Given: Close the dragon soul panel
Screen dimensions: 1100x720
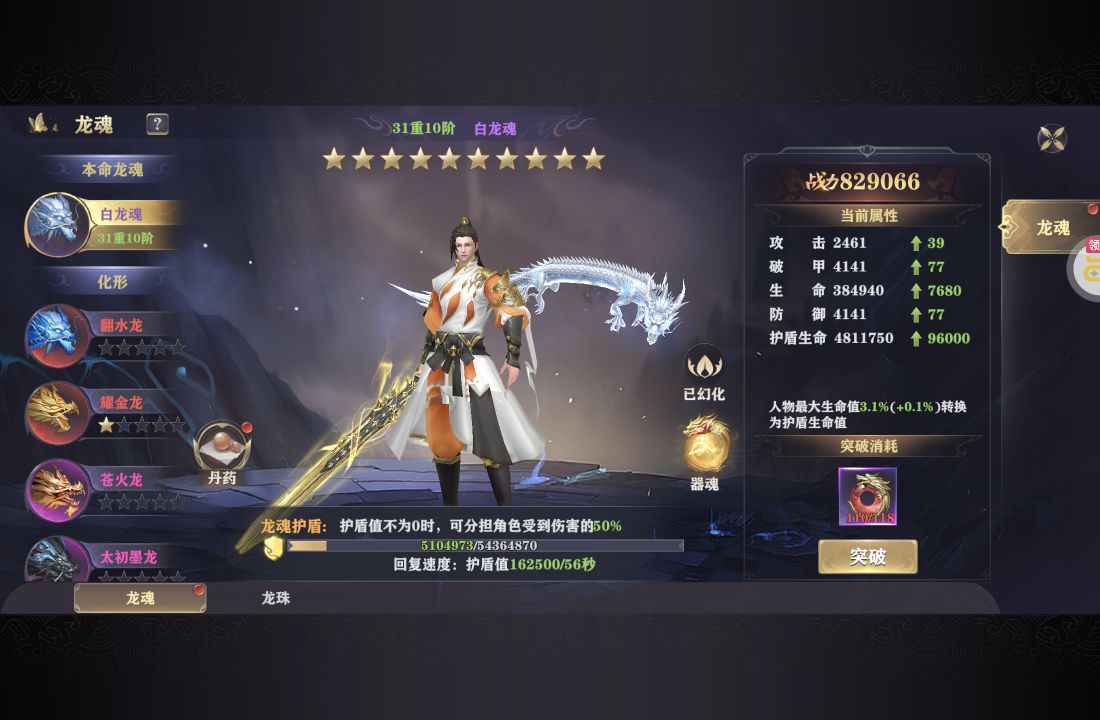Looking at the screenshot, I should 1052,138.
